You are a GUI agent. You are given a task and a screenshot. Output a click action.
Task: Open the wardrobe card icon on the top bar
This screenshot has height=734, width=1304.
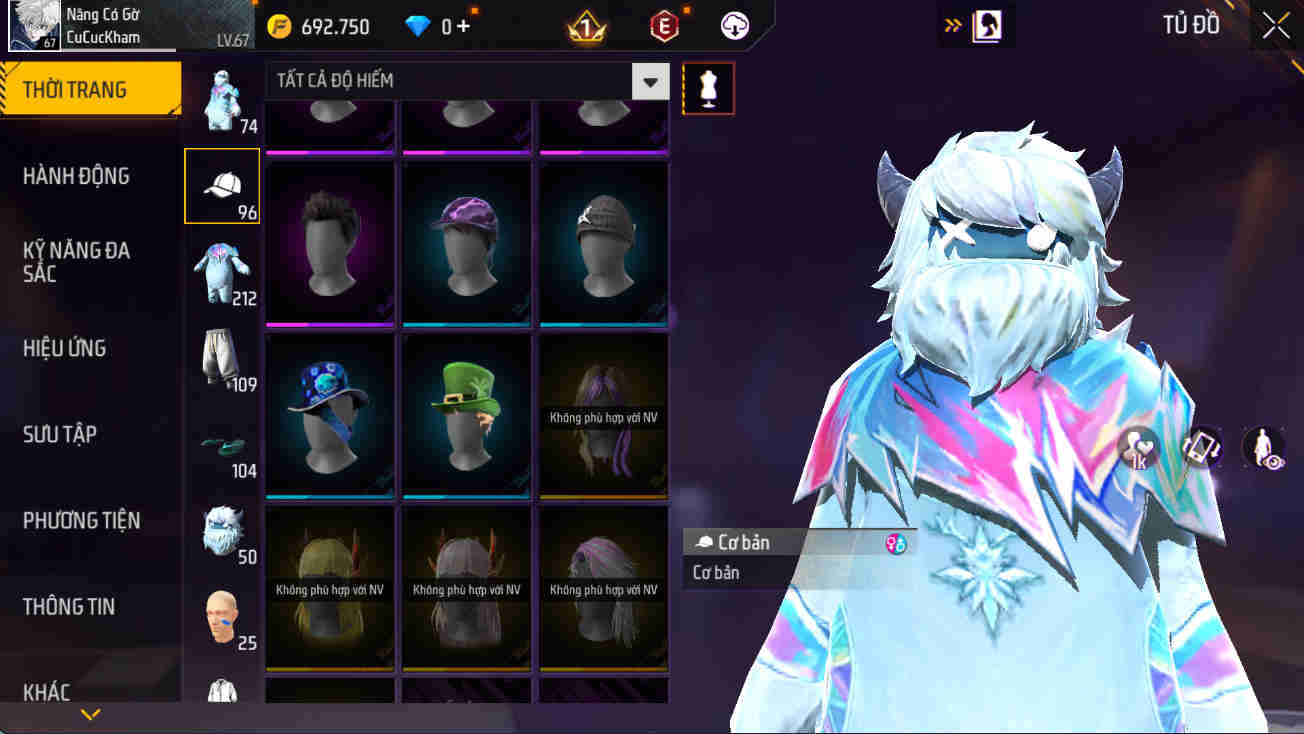[x=977, y=24]
